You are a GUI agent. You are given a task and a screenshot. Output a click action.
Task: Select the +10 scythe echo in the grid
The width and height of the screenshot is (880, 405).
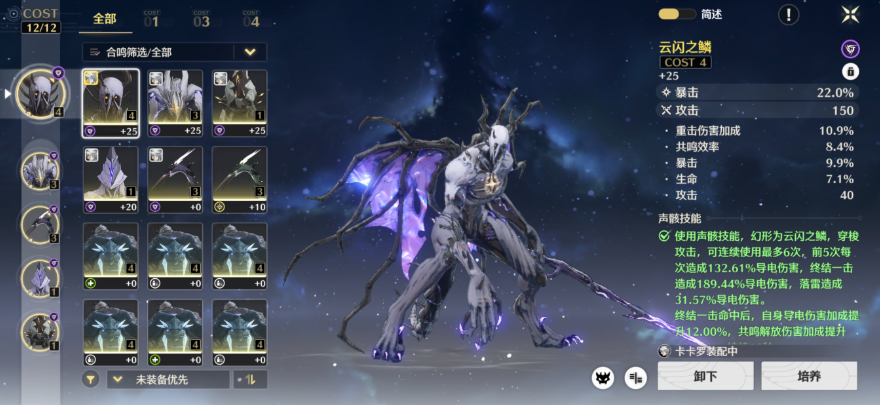(240, 179)
